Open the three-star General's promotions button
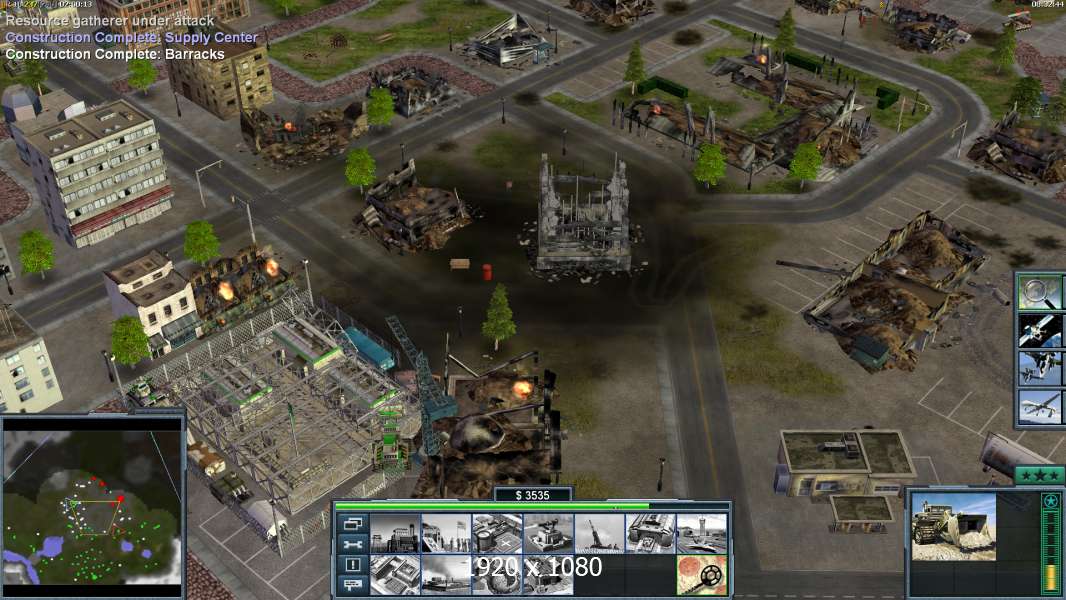The width and height of the screenshot is (1066, 600). [1039, 475]
